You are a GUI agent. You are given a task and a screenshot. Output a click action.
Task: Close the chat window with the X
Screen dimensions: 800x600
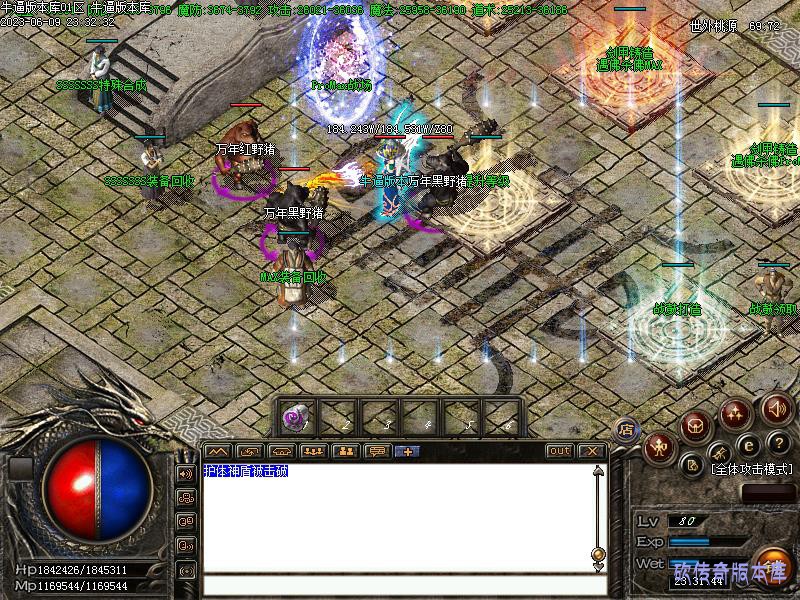tap(592, 451)
